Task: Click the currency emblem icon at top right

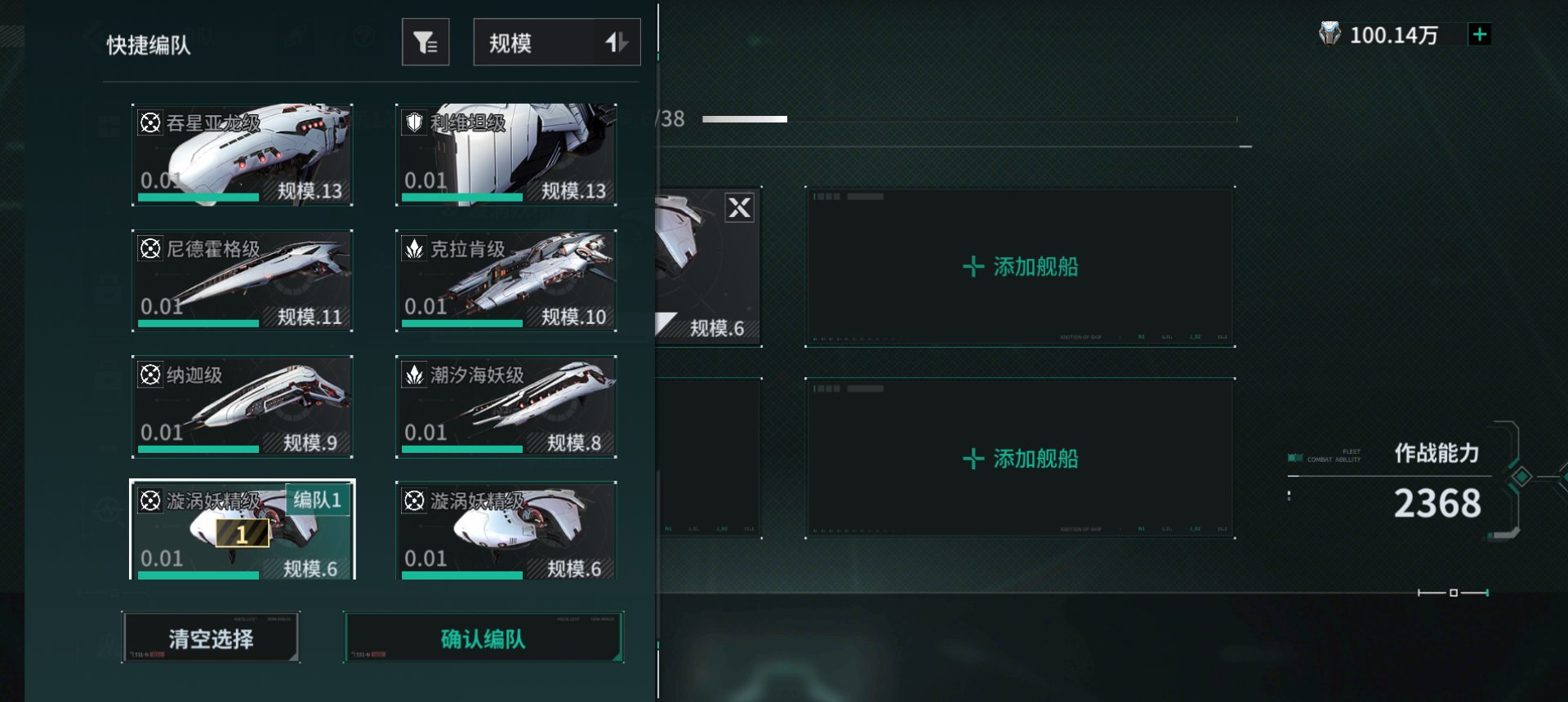Action: (x=1331, y=33)
